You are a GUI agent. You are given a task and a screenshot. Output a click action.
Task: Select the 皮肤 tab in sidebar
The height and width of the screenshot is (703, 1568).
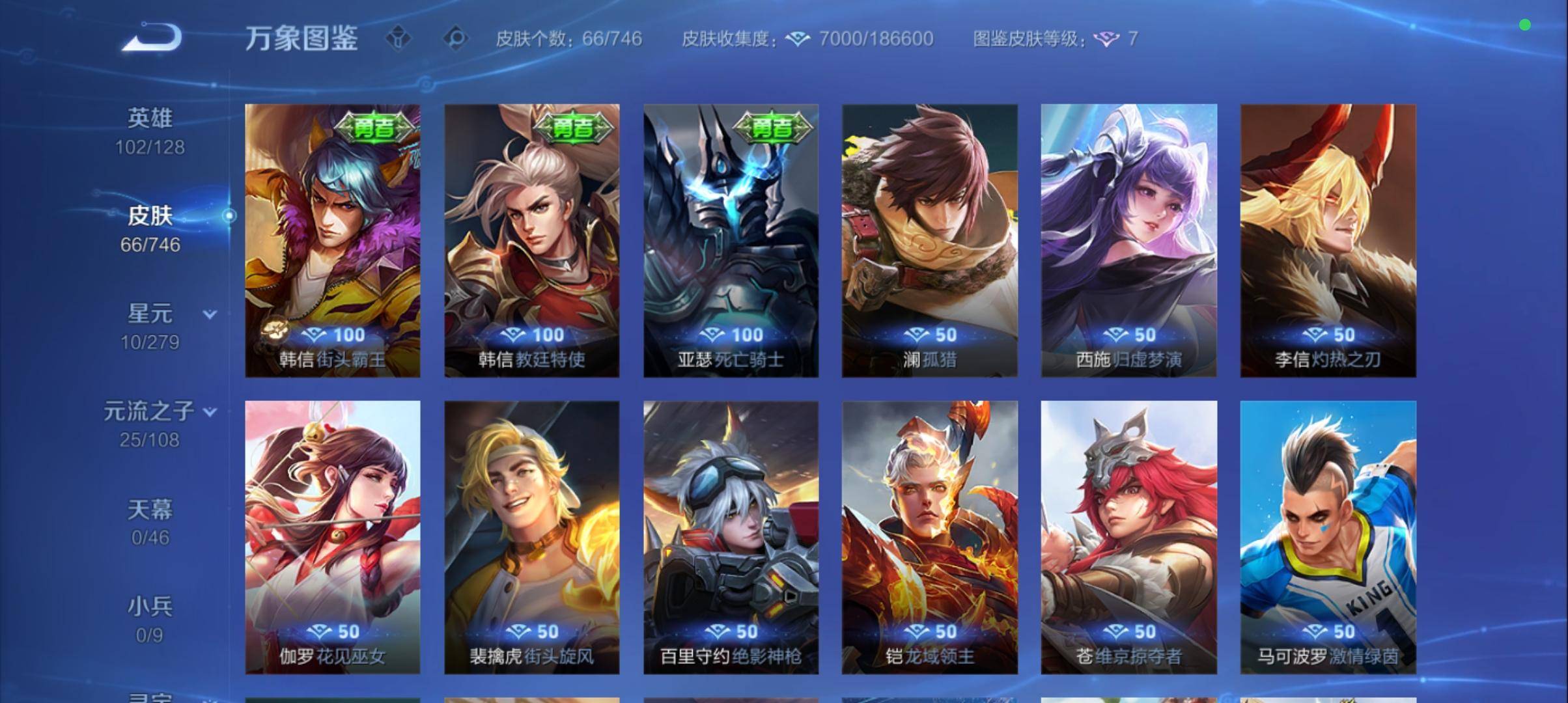tap(150, 216)
